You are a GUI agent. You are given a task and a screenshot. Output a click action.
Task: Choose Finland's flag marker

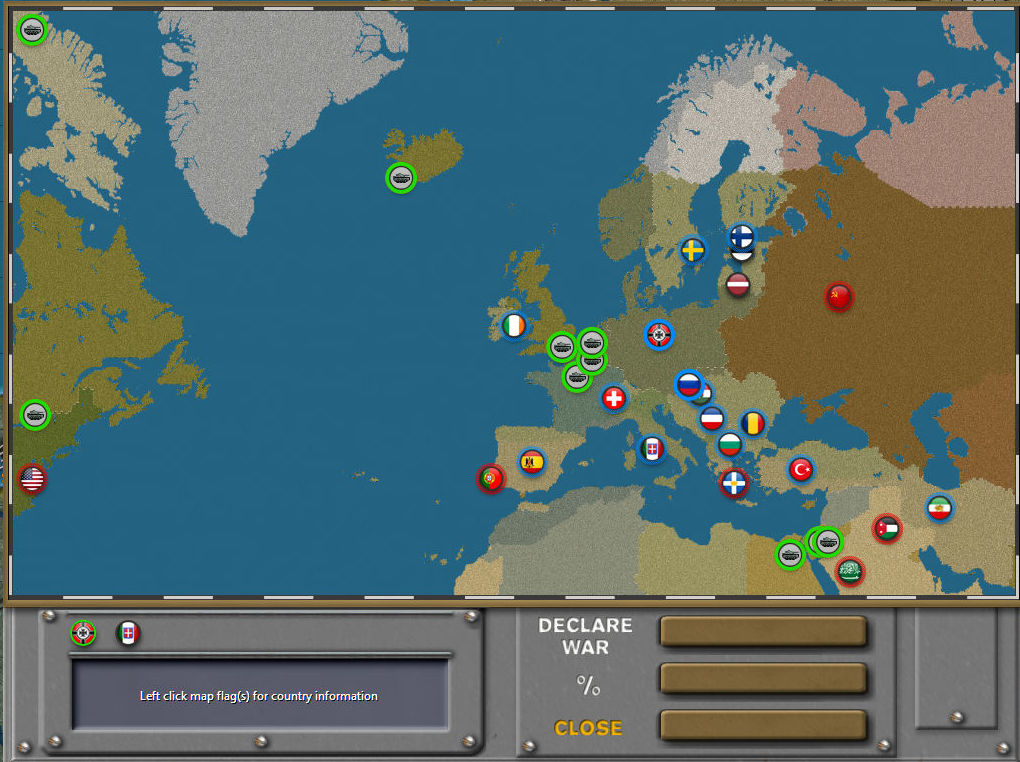click(x=741, y=236)
